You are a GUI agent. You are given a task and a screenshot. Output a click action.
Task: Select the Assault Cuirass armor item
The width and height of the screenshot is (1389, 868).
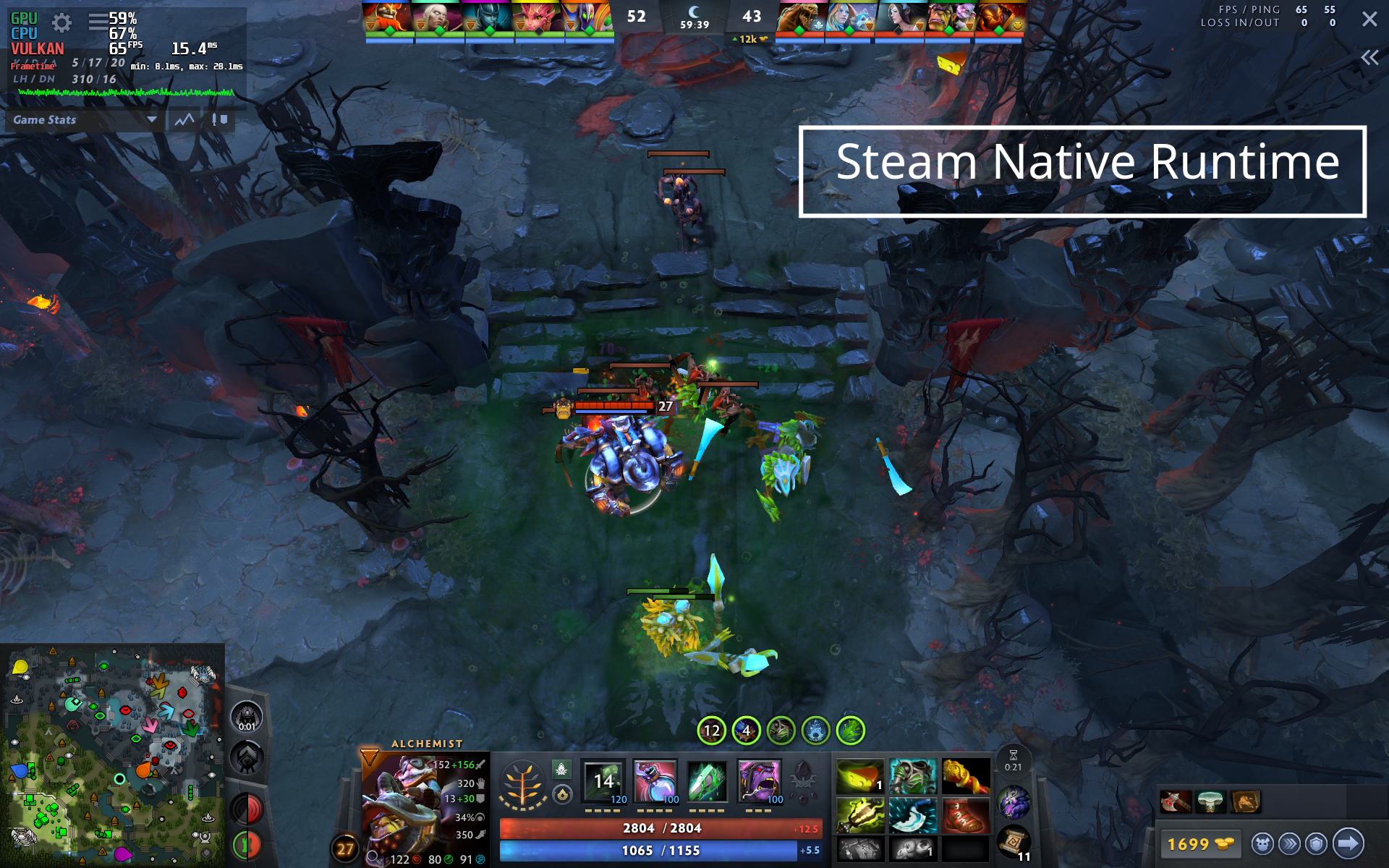click(x=912, y=776)
